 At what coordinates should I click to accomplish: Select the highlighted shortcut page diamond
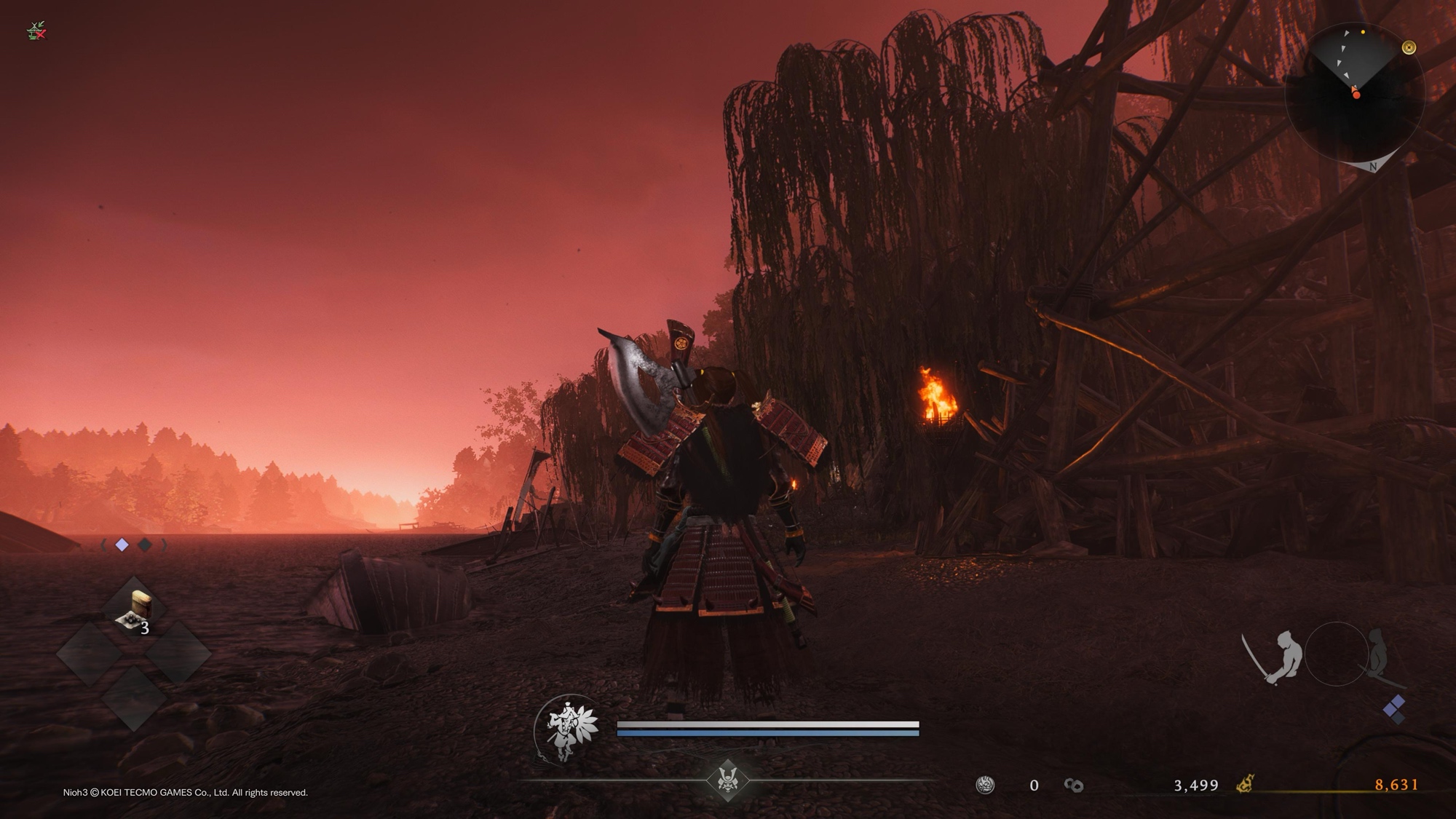[x=122, y=545]
